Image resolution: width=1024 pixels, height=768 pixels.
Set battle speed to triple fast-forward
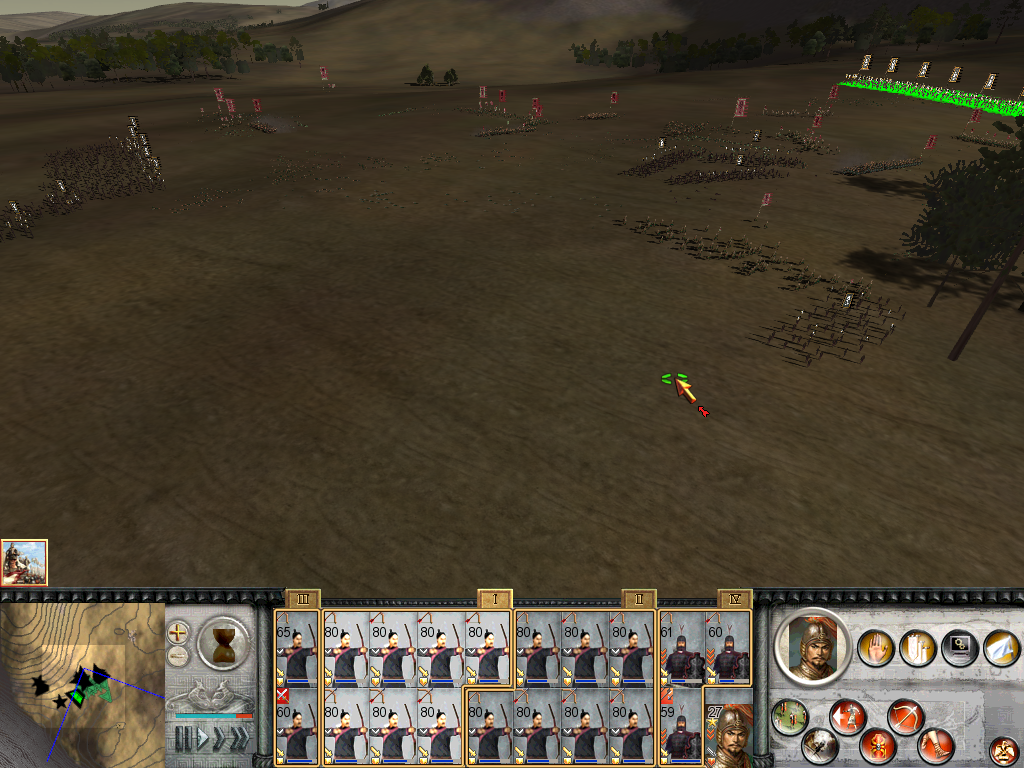click(241, 739)
